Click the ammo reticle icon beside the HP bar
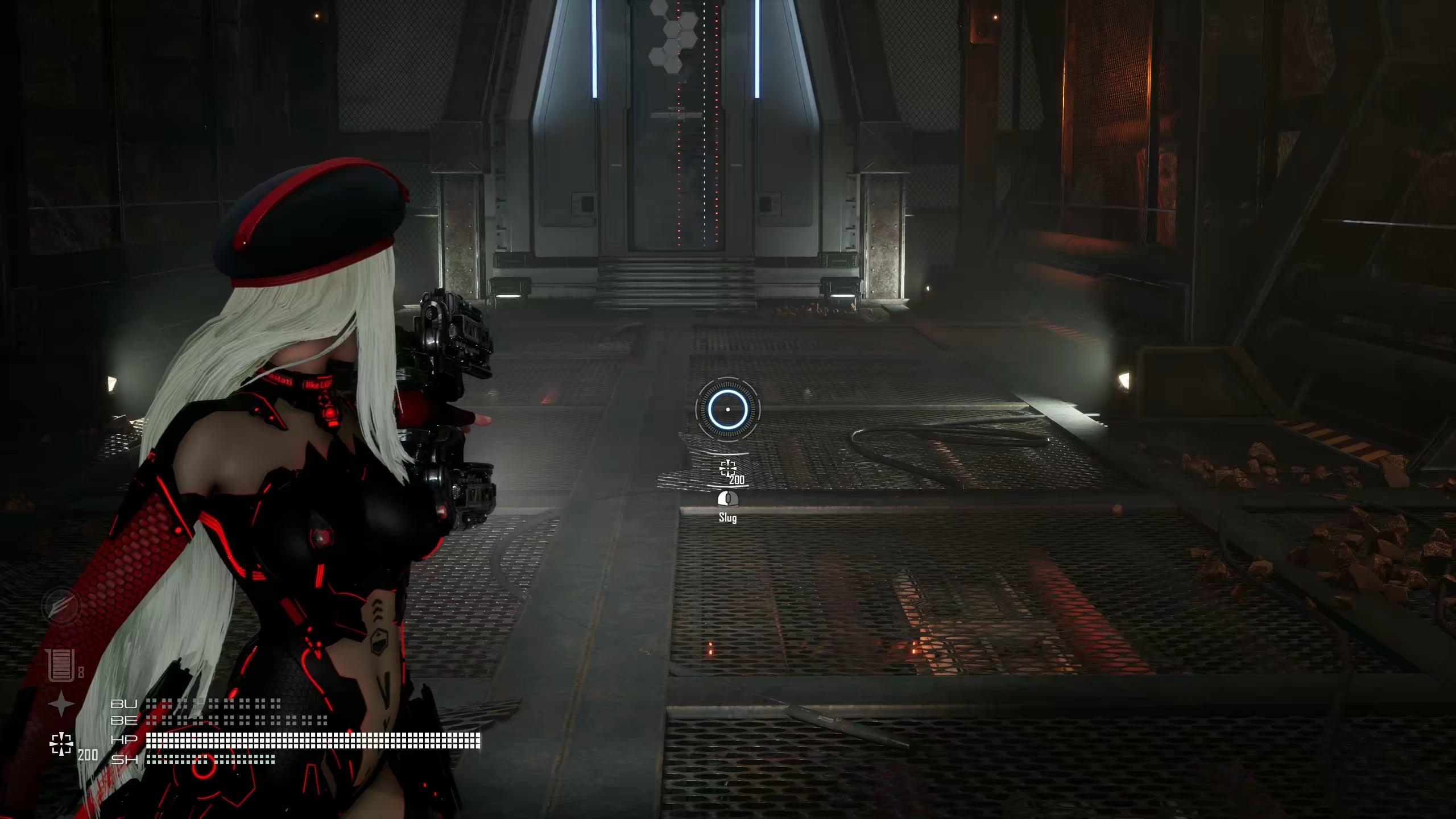 tap(61, 744)
